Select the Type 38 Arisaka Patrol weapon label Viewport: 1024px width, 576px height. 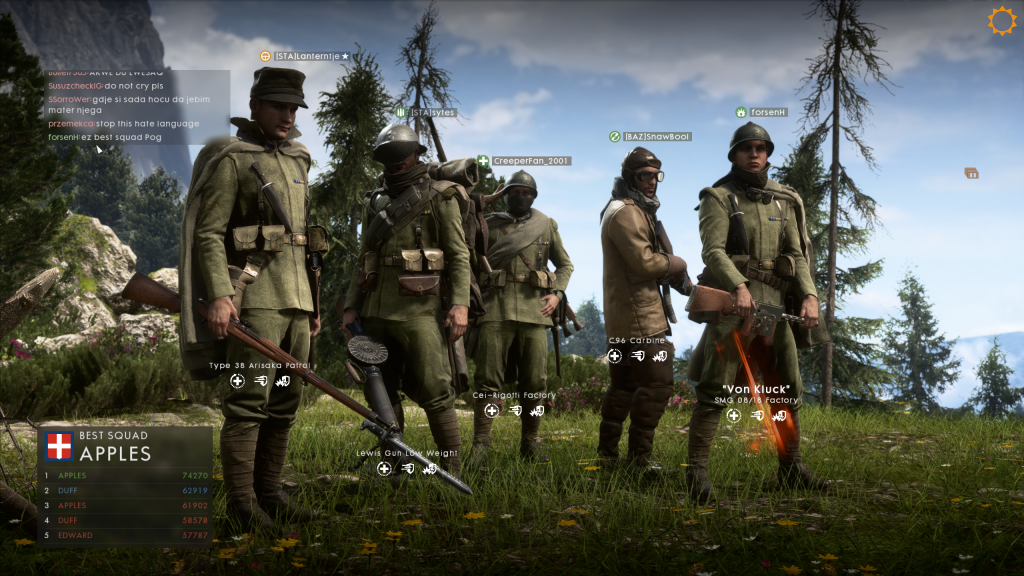point(260,366)
